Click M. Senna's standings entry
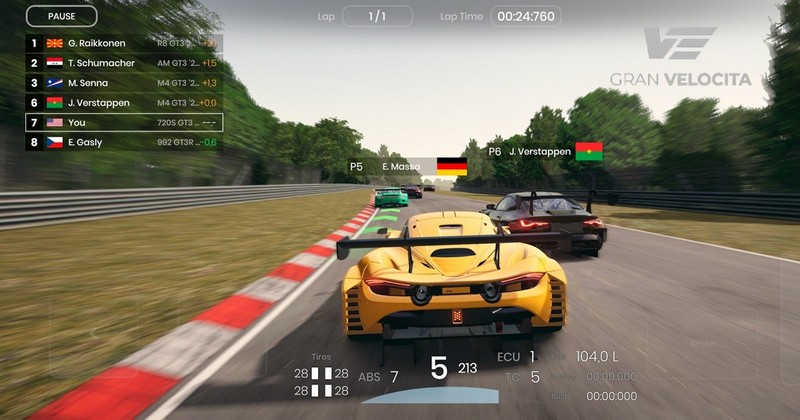This screenshot has width=800, height=420. tap(124, 83)
